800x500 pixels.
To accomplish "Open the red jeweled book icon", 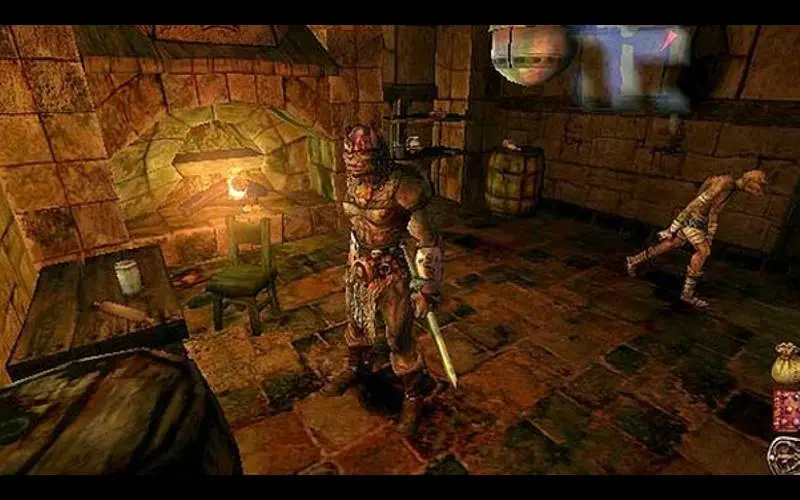I will pyautogui.click(x=786, y=410).
